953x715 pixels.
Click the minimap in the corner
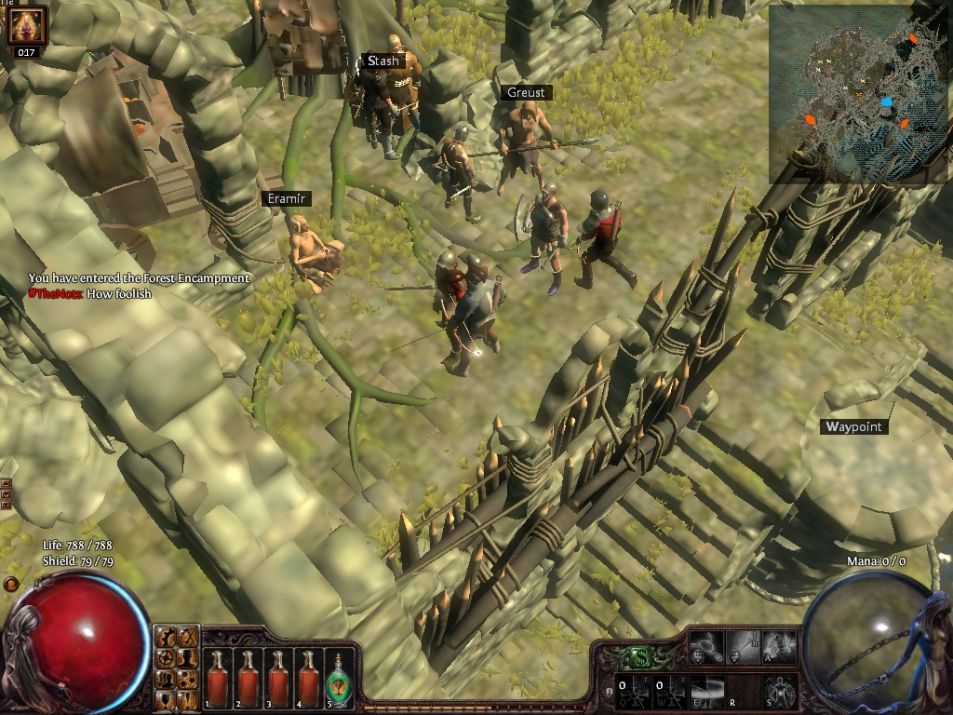tap(859, 94)
